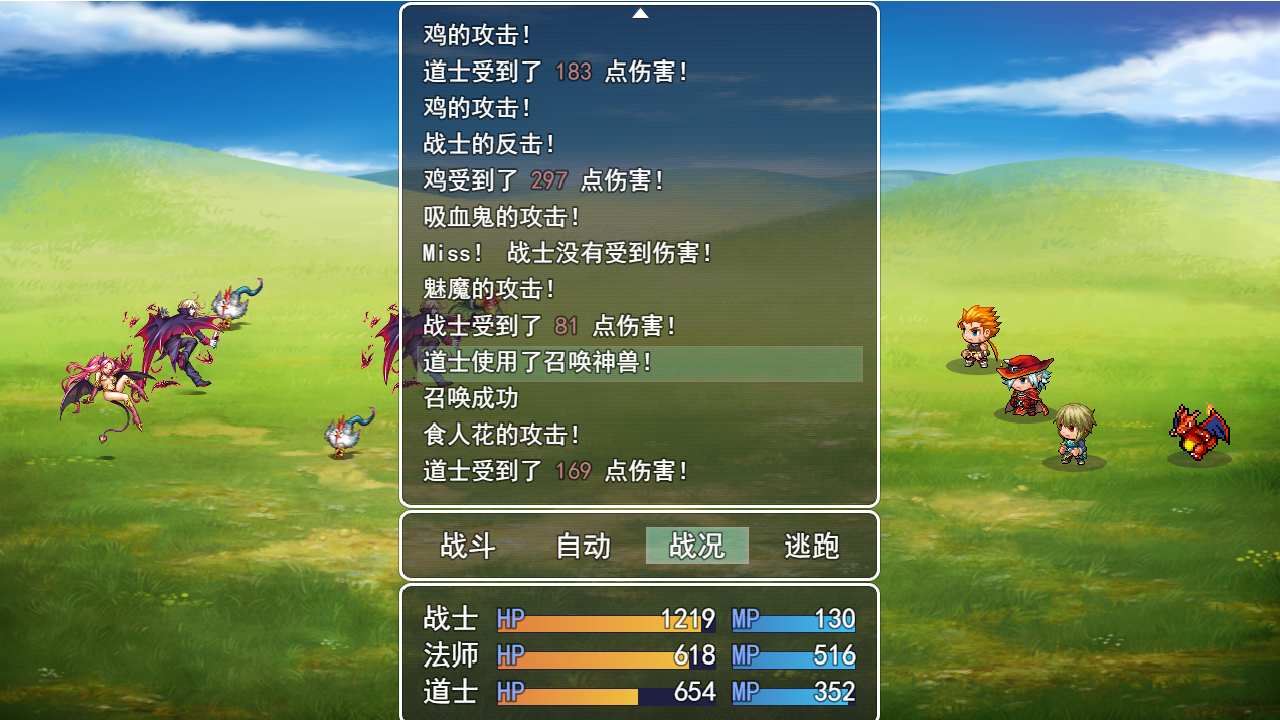Enable 自动 auto-battle mode

click(582, 546)
